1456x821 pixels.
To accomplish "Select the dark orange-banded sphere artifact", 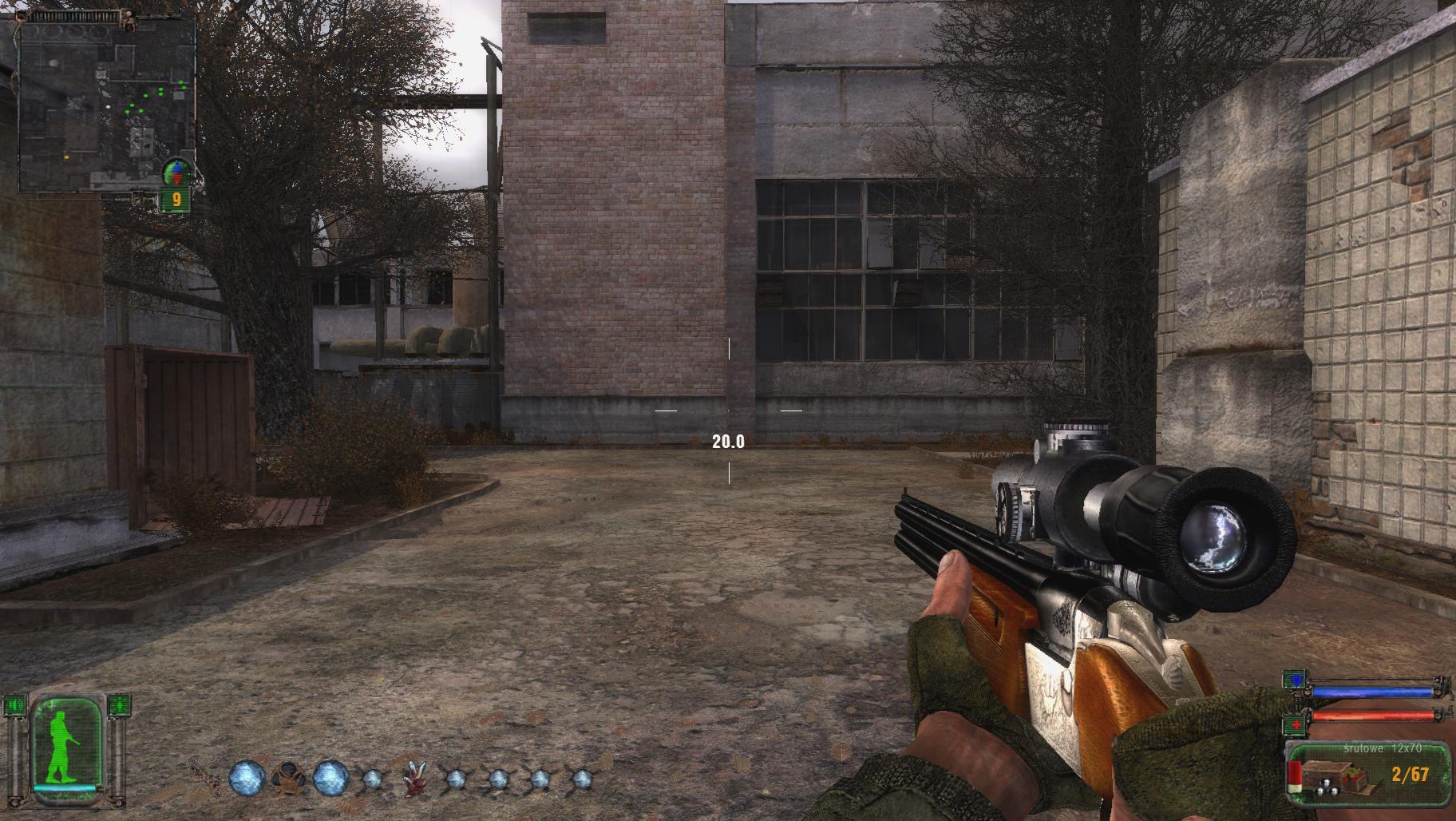I will click(287, 777).
